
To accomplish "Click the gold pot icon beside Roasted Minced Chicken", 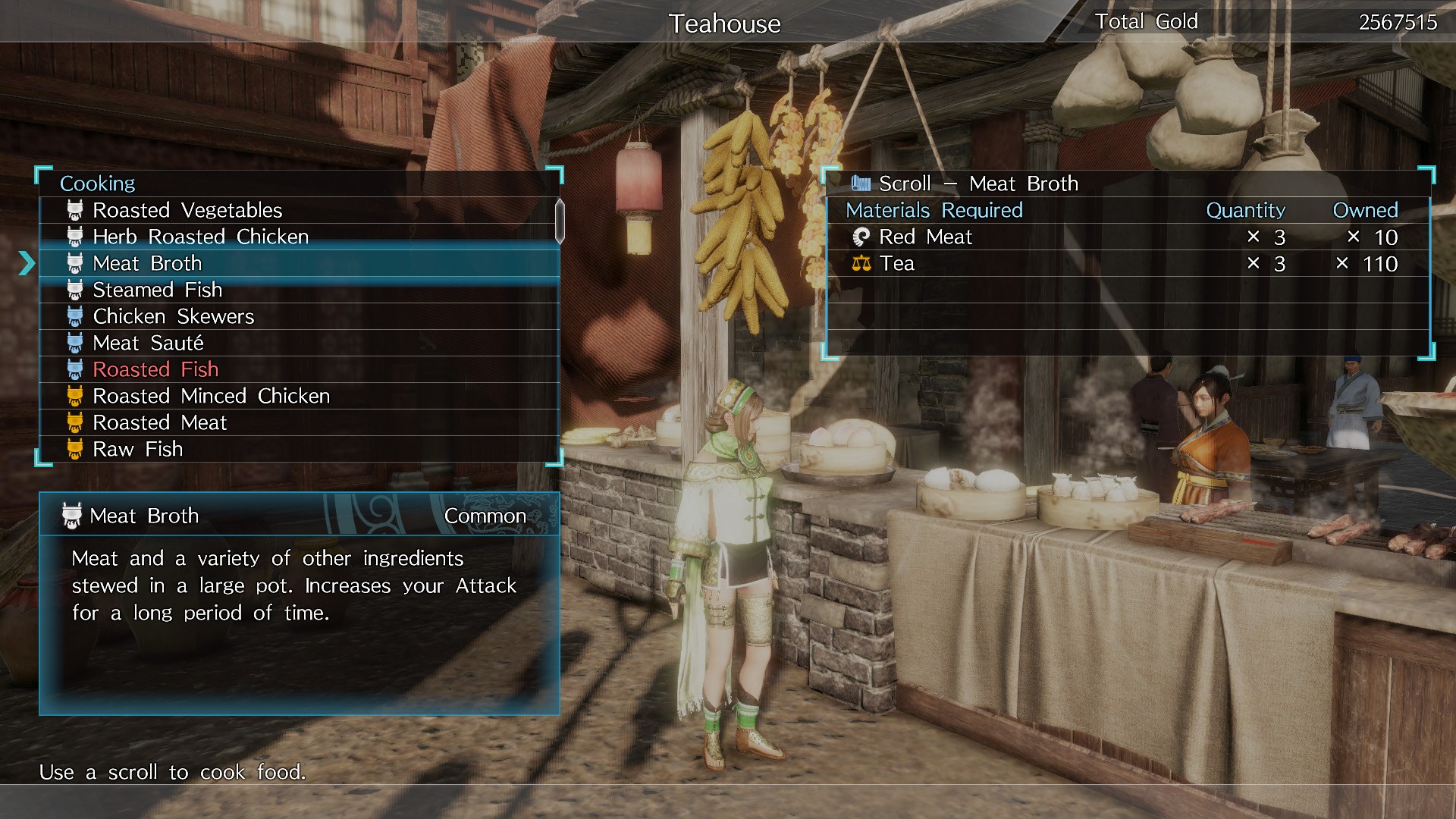I will click(74, 396).
